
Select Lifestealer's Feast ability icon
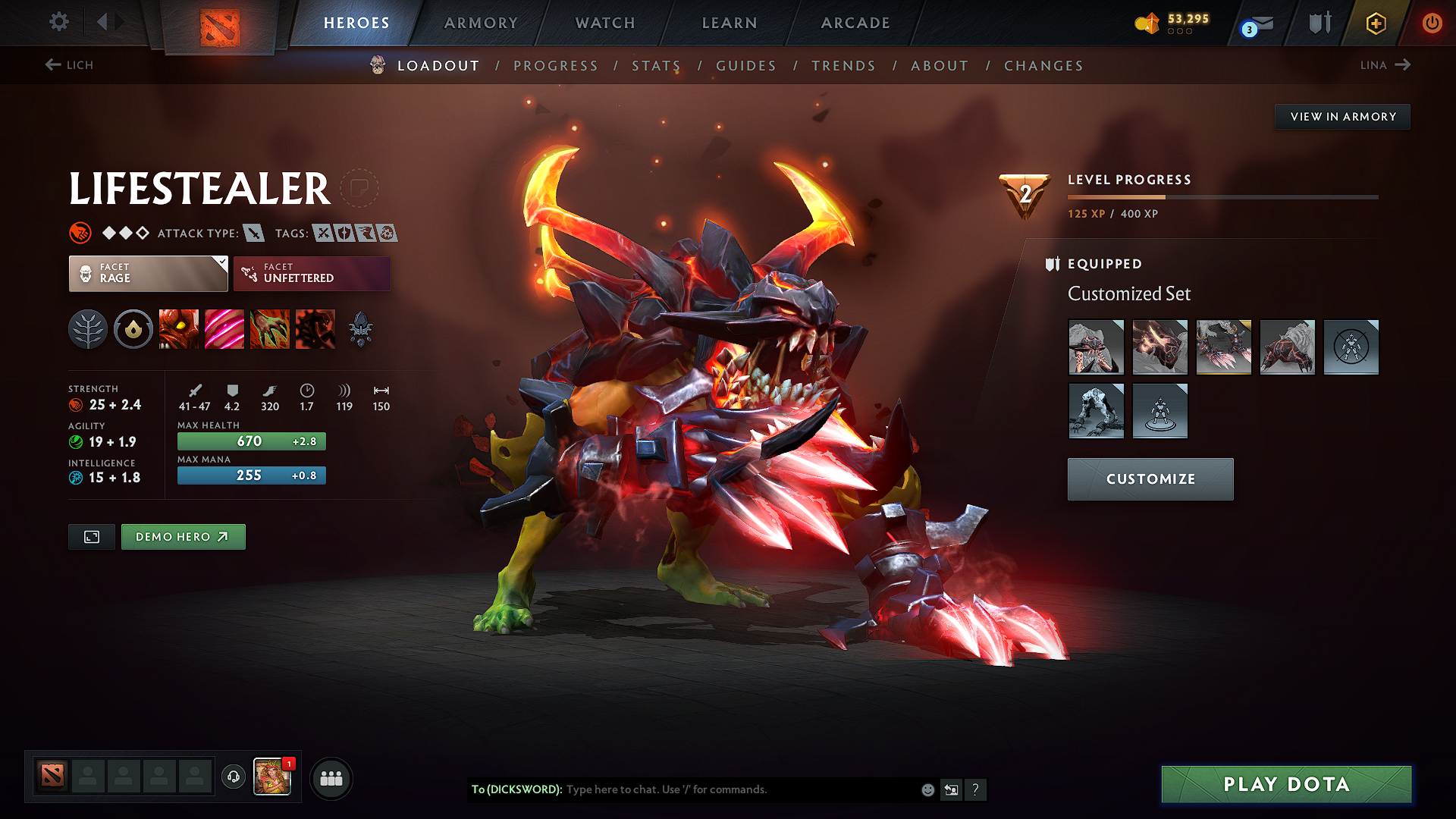tap(224, 328)
